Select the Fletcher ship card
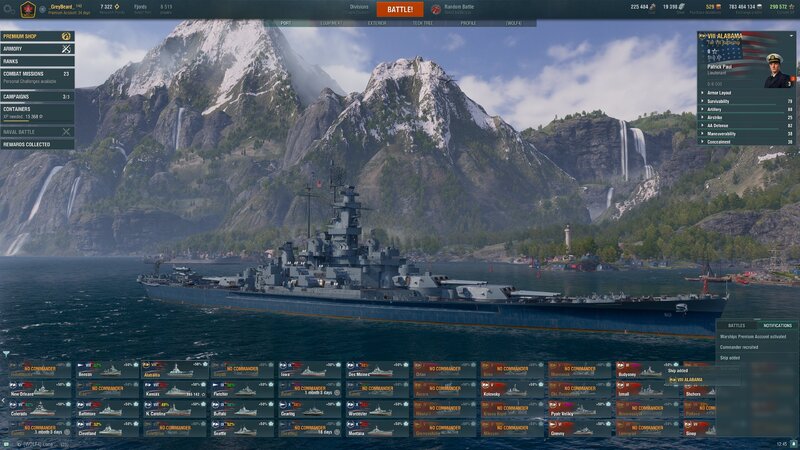The height and width of the screenshot is (450, 800). click(241, 390)
